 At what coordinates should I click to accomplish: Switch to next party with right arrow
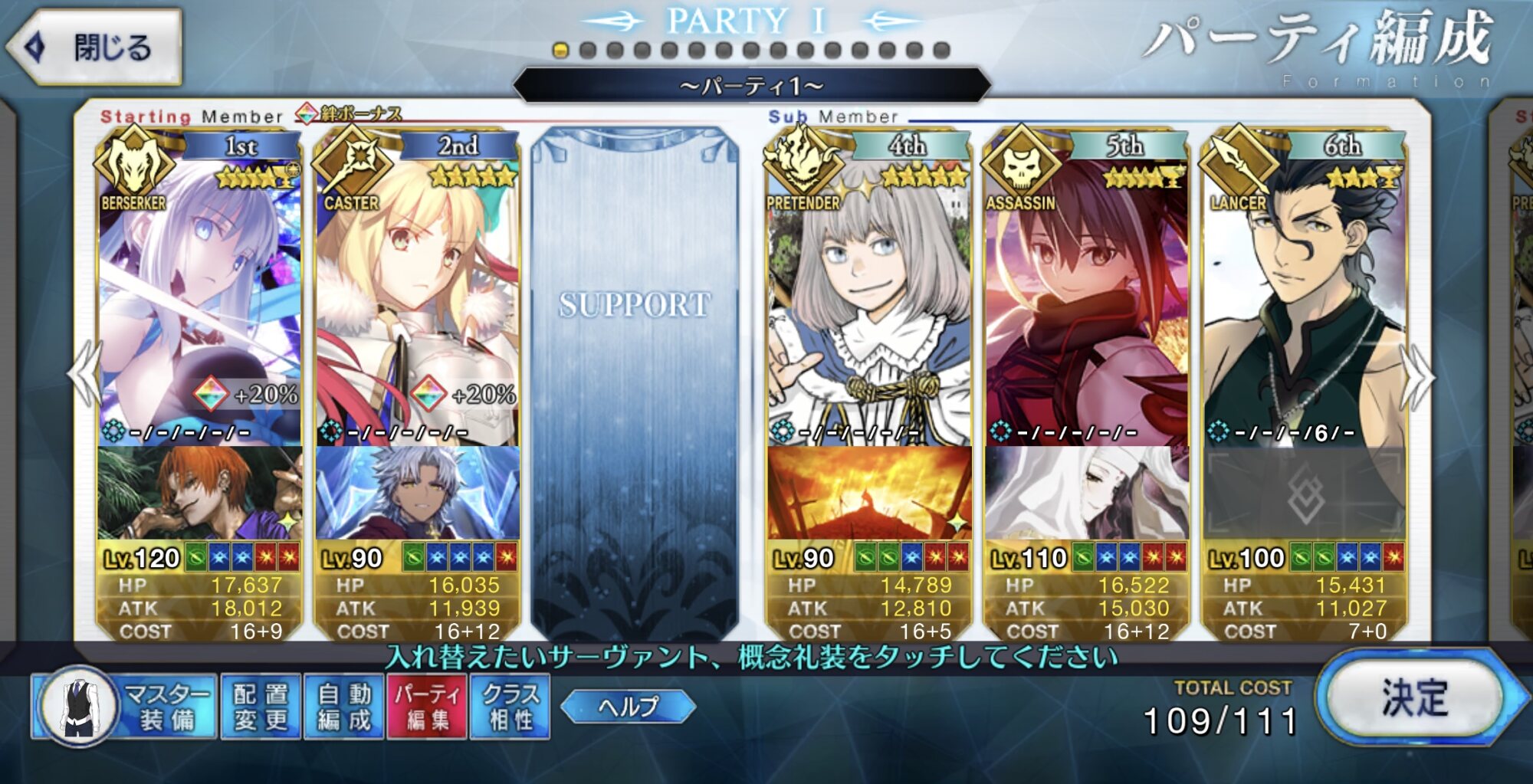pos(1418,376)
